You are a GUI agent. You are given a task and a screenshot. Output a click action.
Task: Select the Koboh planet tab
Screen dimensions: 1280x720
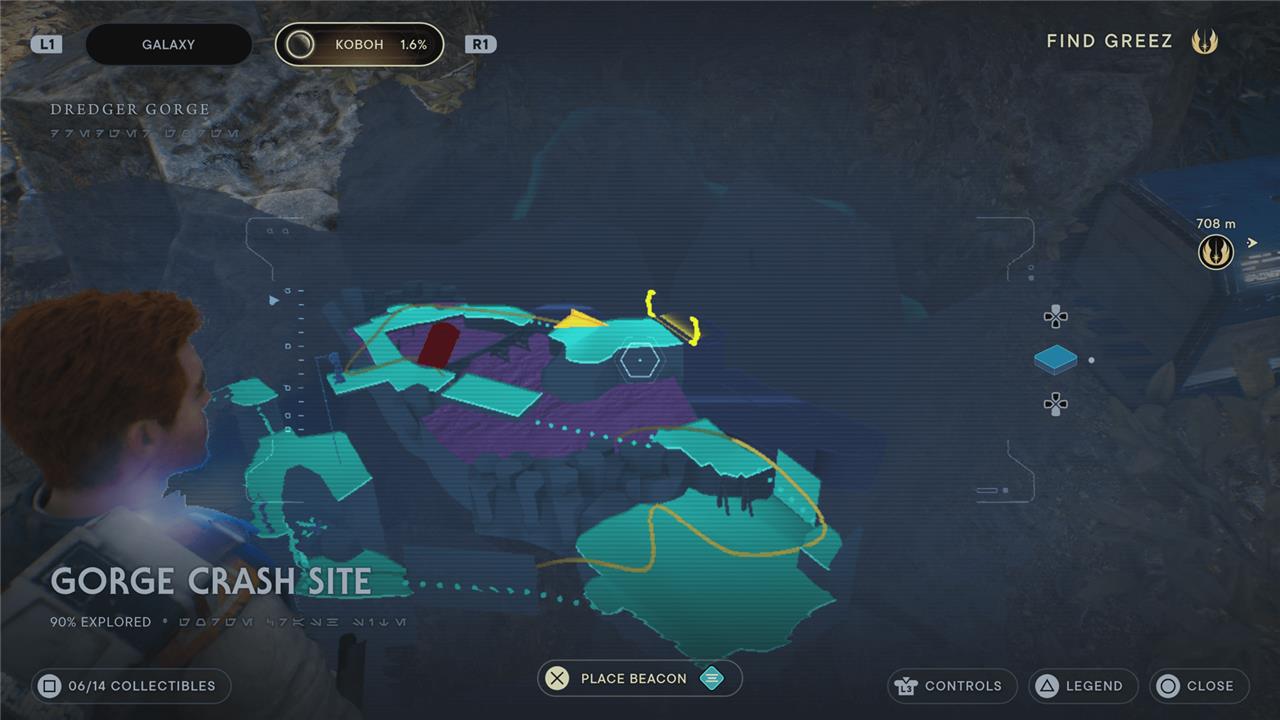click(x=359, y=45)
